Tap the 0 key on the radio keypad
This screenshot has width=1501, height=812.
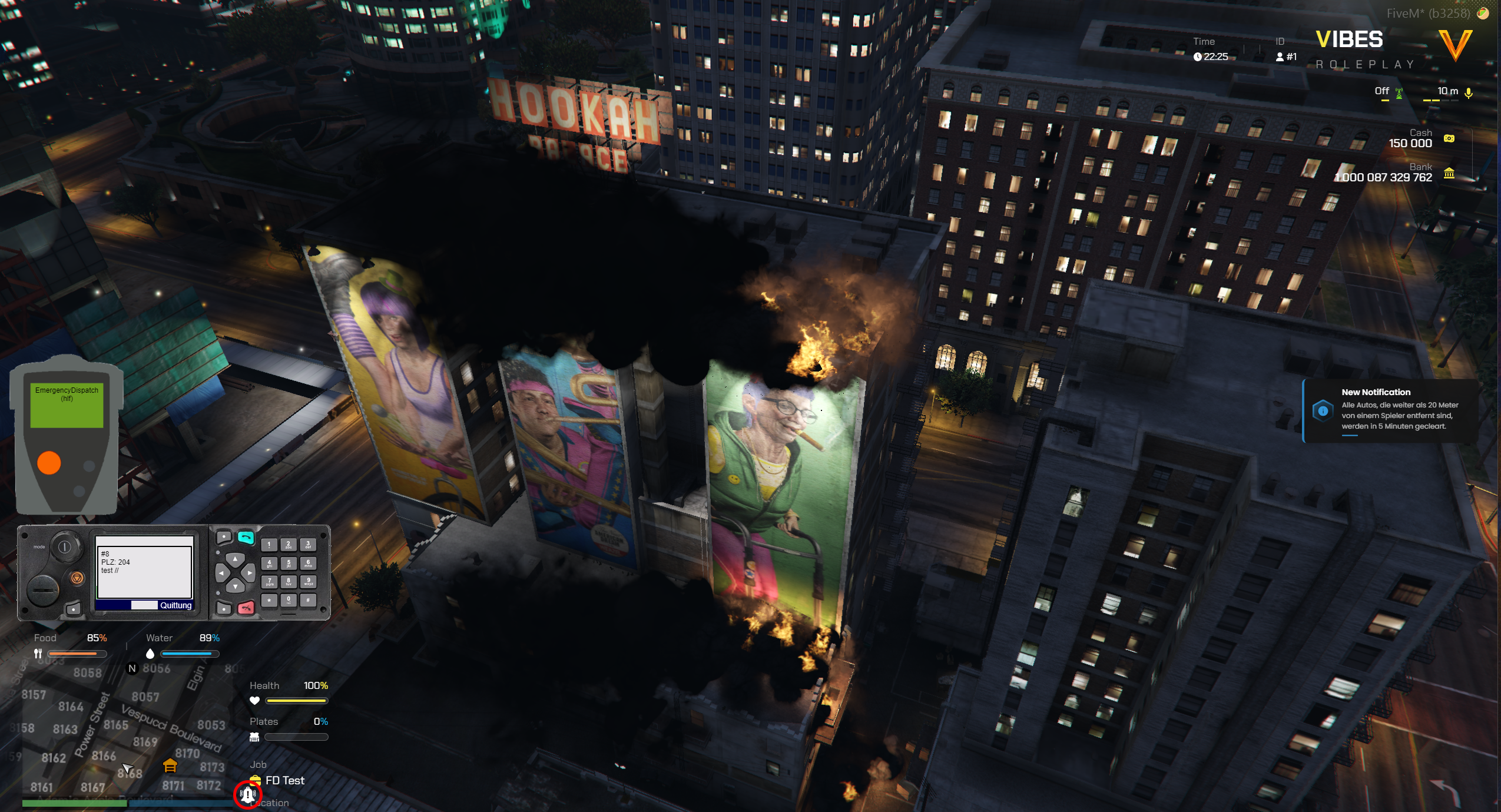[x=289, y=600]
